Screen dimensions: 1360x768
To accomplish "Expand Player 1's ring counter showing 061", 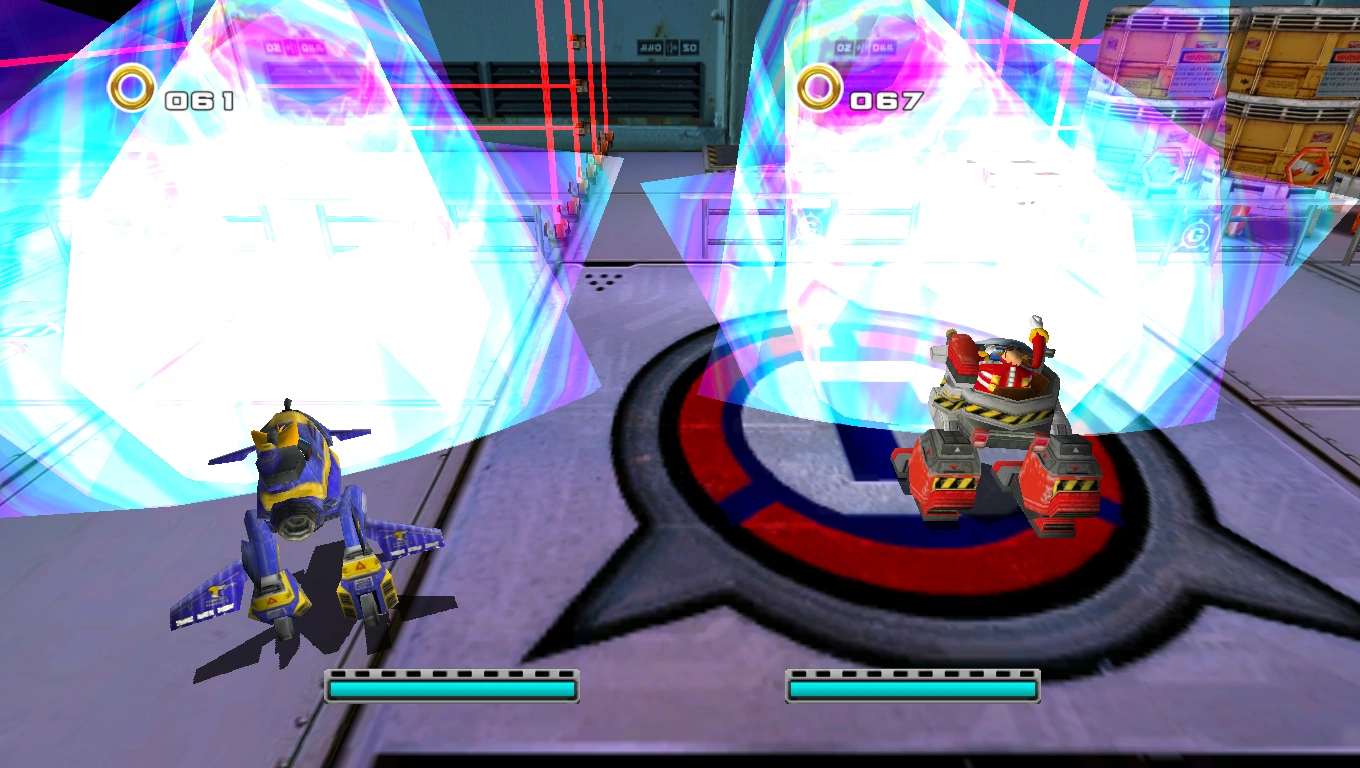I will [x=196, y=98].
